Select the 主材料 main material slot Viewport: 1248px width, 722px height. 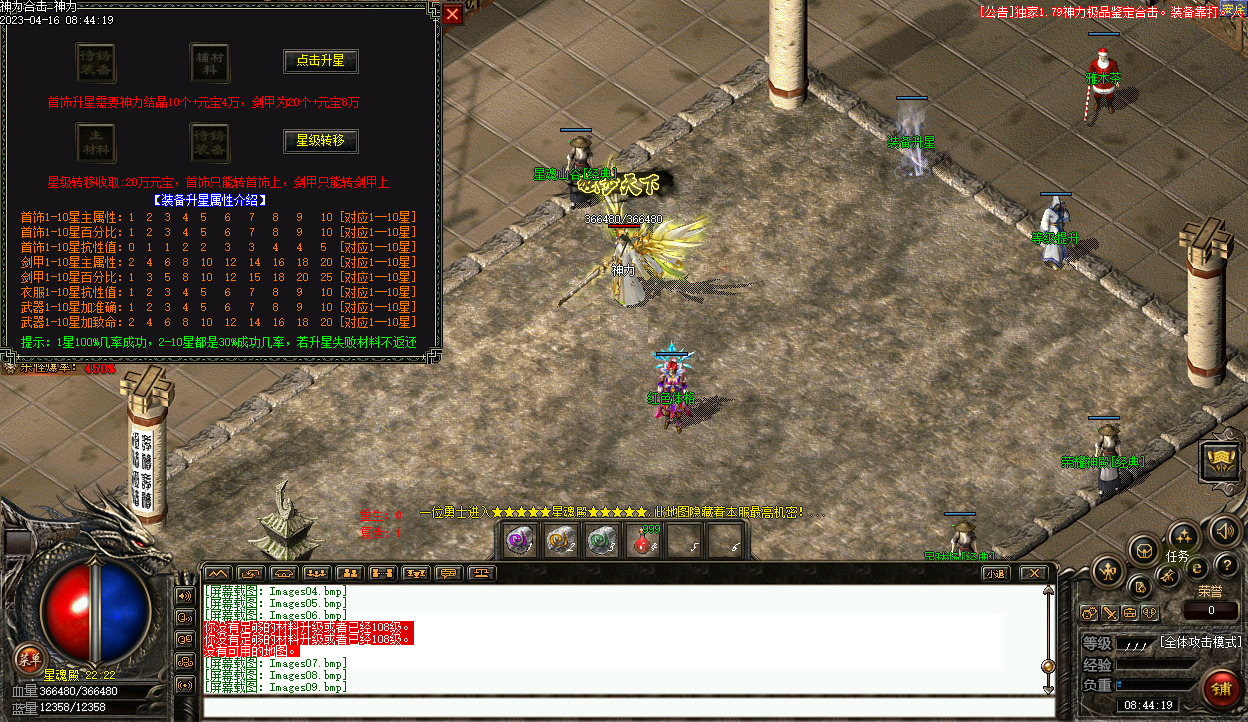tap(96, 142)
